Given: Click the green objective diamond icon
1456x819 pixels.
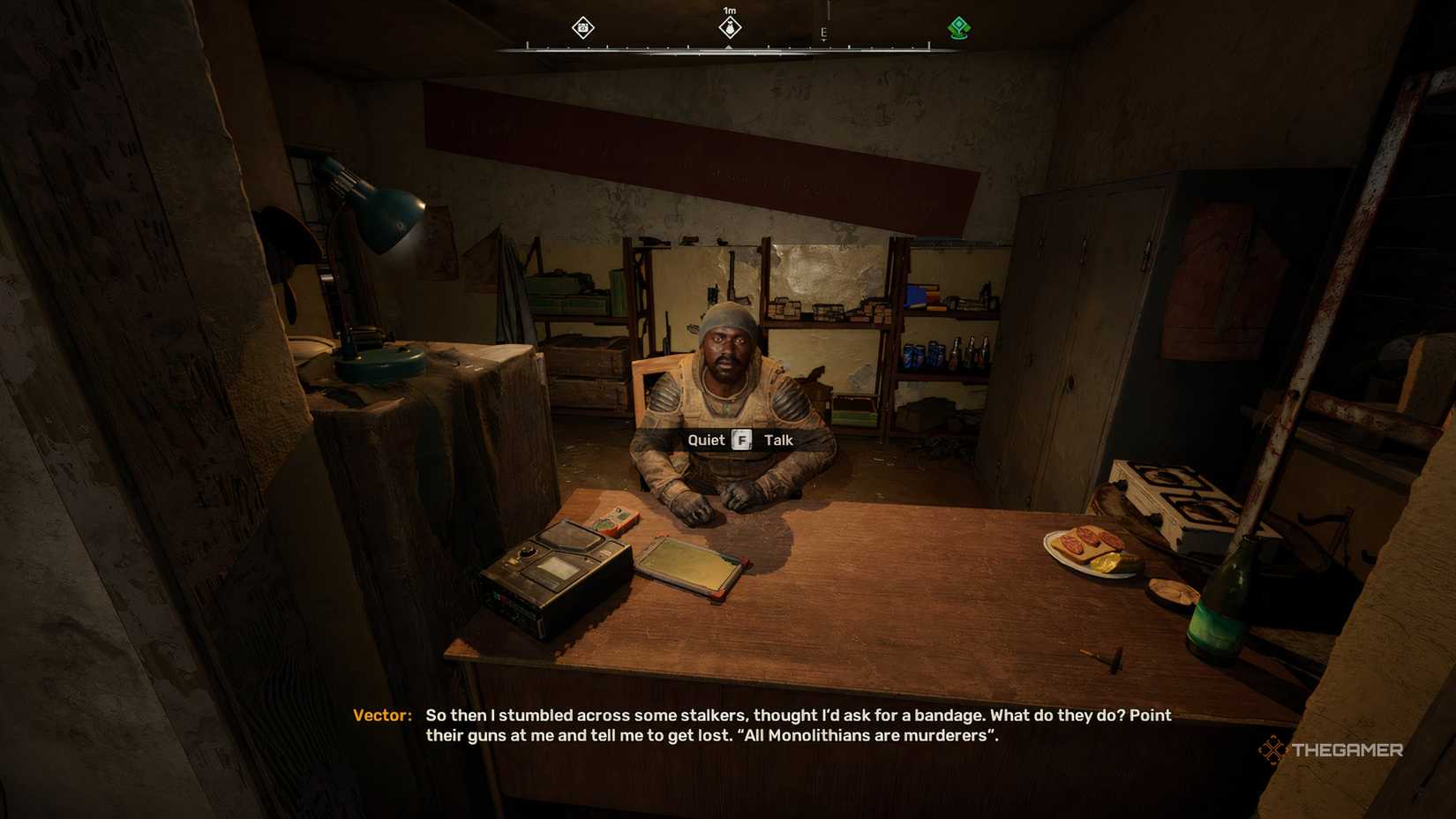Looking at the screenshot, I should click(958, 28).
